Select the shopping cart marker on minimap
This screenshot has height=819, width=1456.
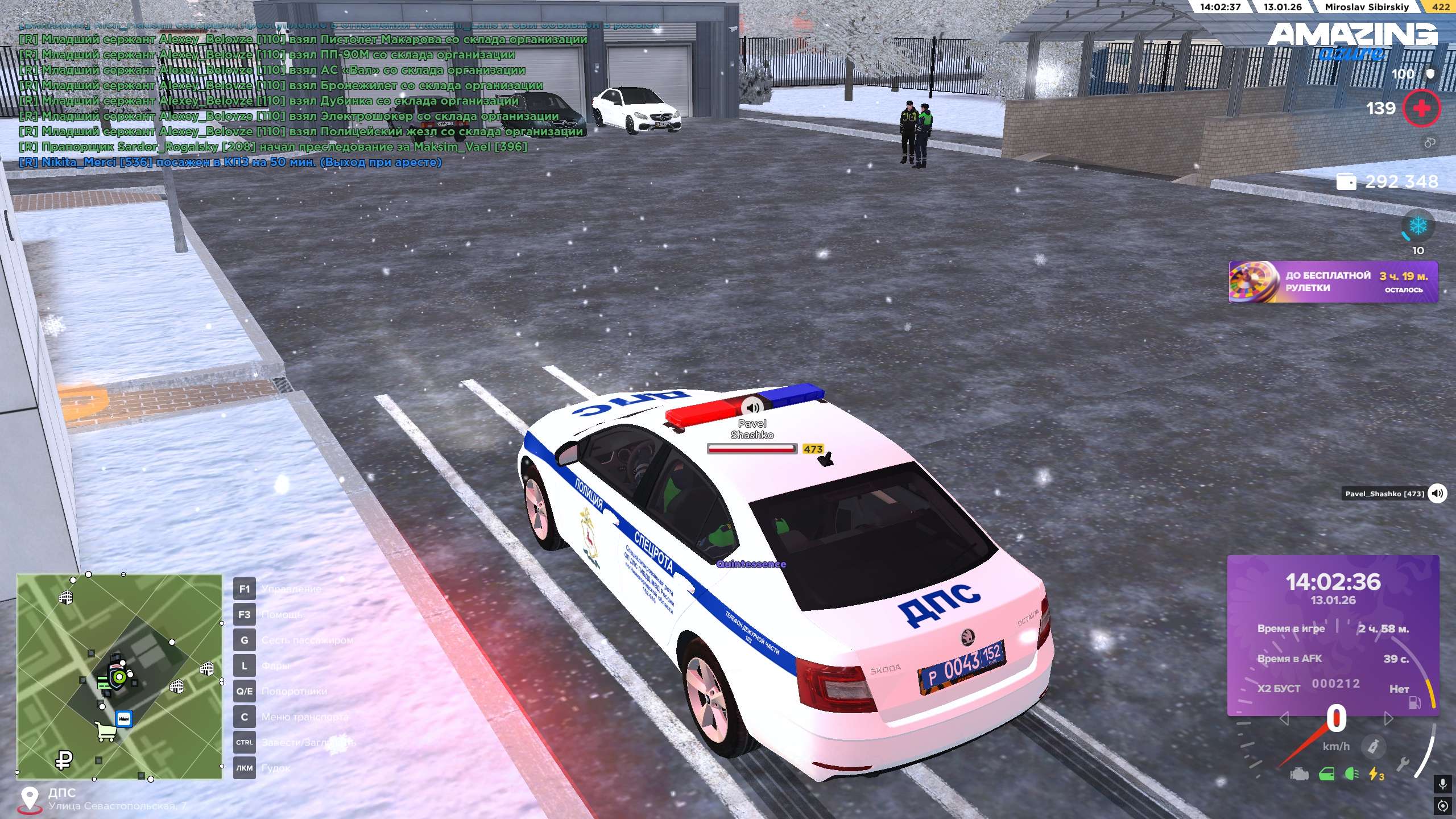(x=106, y=732)
